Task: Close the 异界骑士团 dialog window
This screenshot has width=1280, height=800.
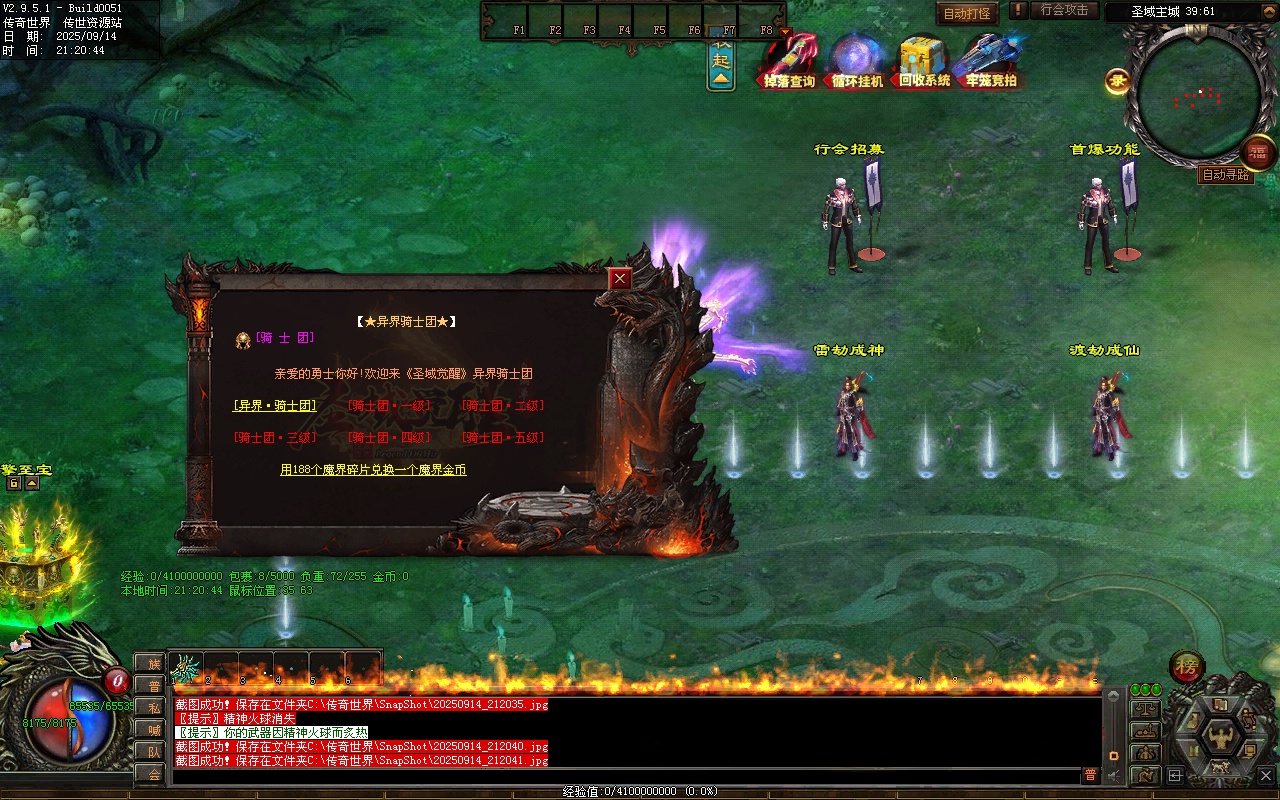Action: click(x=621, y=279)
